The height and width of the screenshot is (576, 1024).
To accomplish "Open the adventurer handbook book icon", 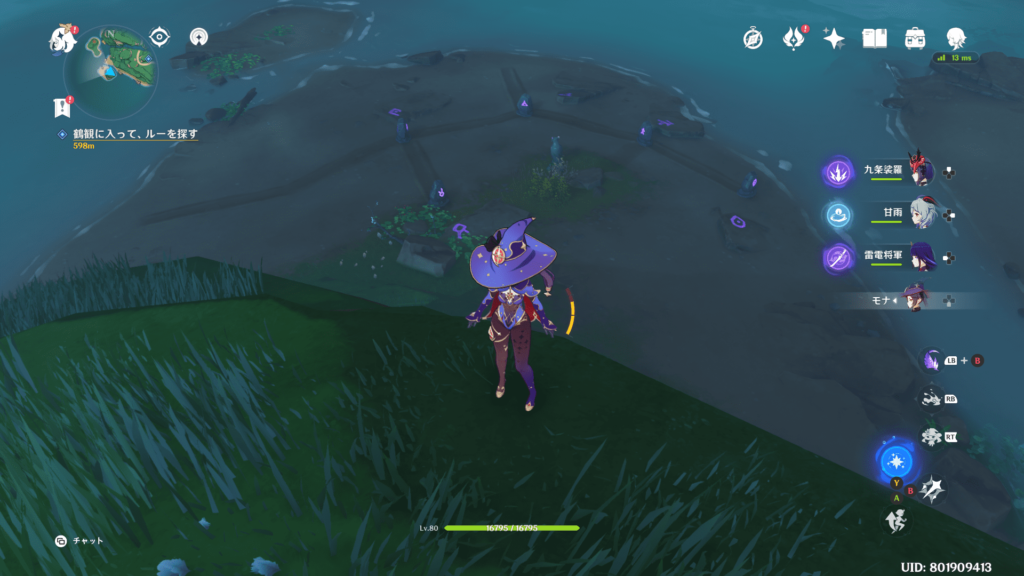I will point(875,38).
